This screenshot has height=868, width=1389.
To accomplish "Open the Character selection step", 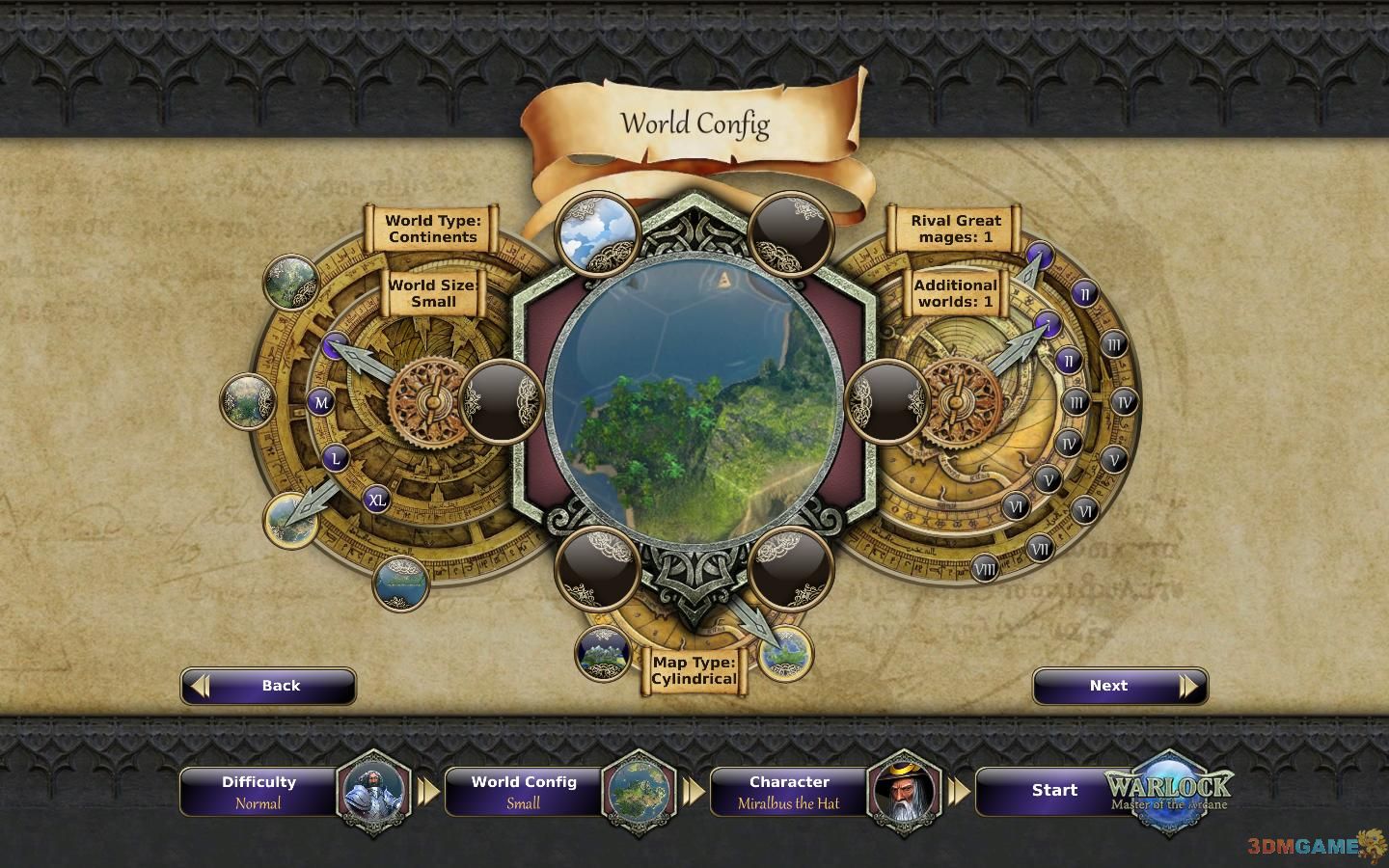I will pos(789,792).
